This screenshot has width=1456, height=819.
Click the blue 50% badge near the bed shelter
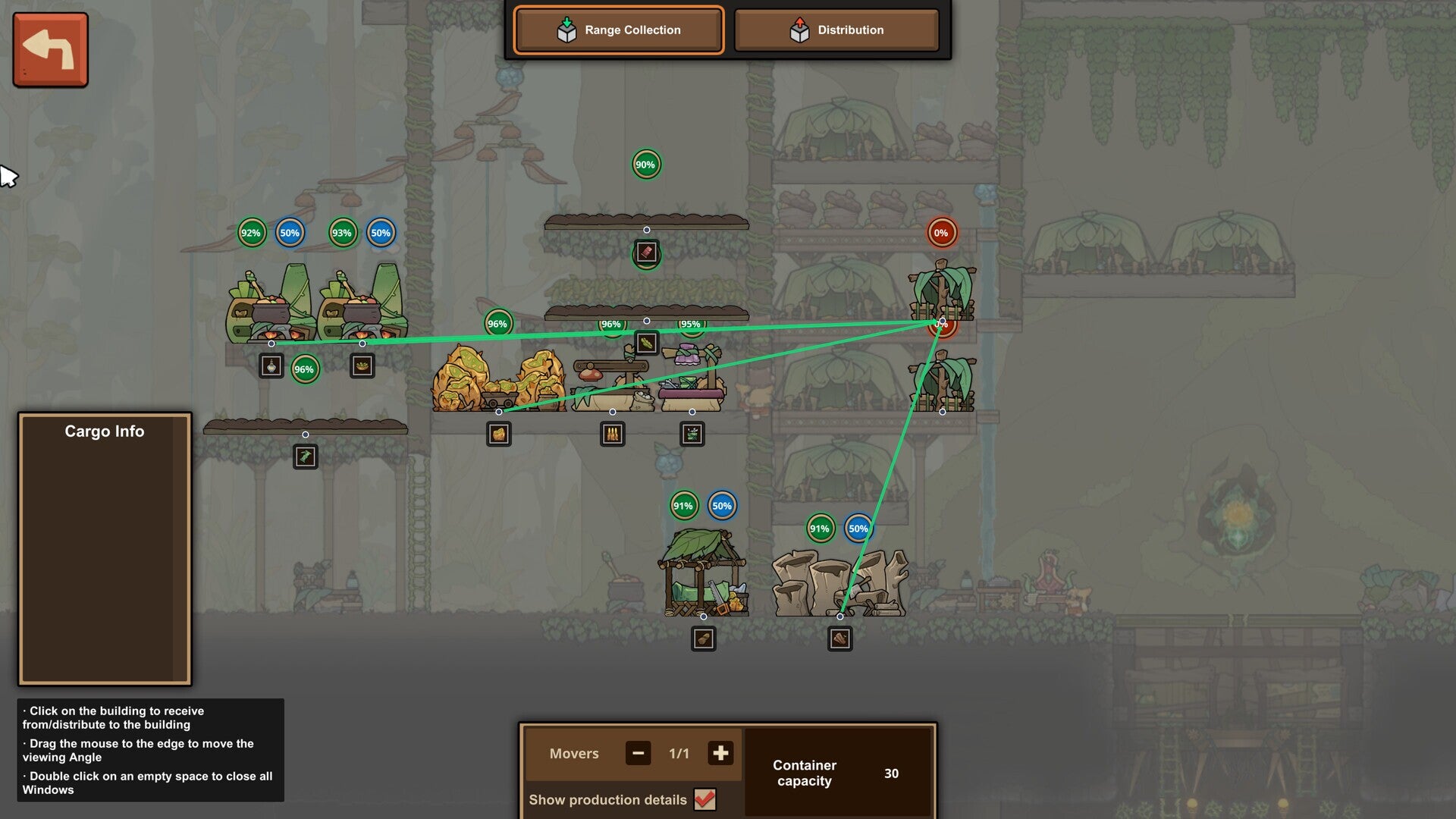click(x=721, y=504)
